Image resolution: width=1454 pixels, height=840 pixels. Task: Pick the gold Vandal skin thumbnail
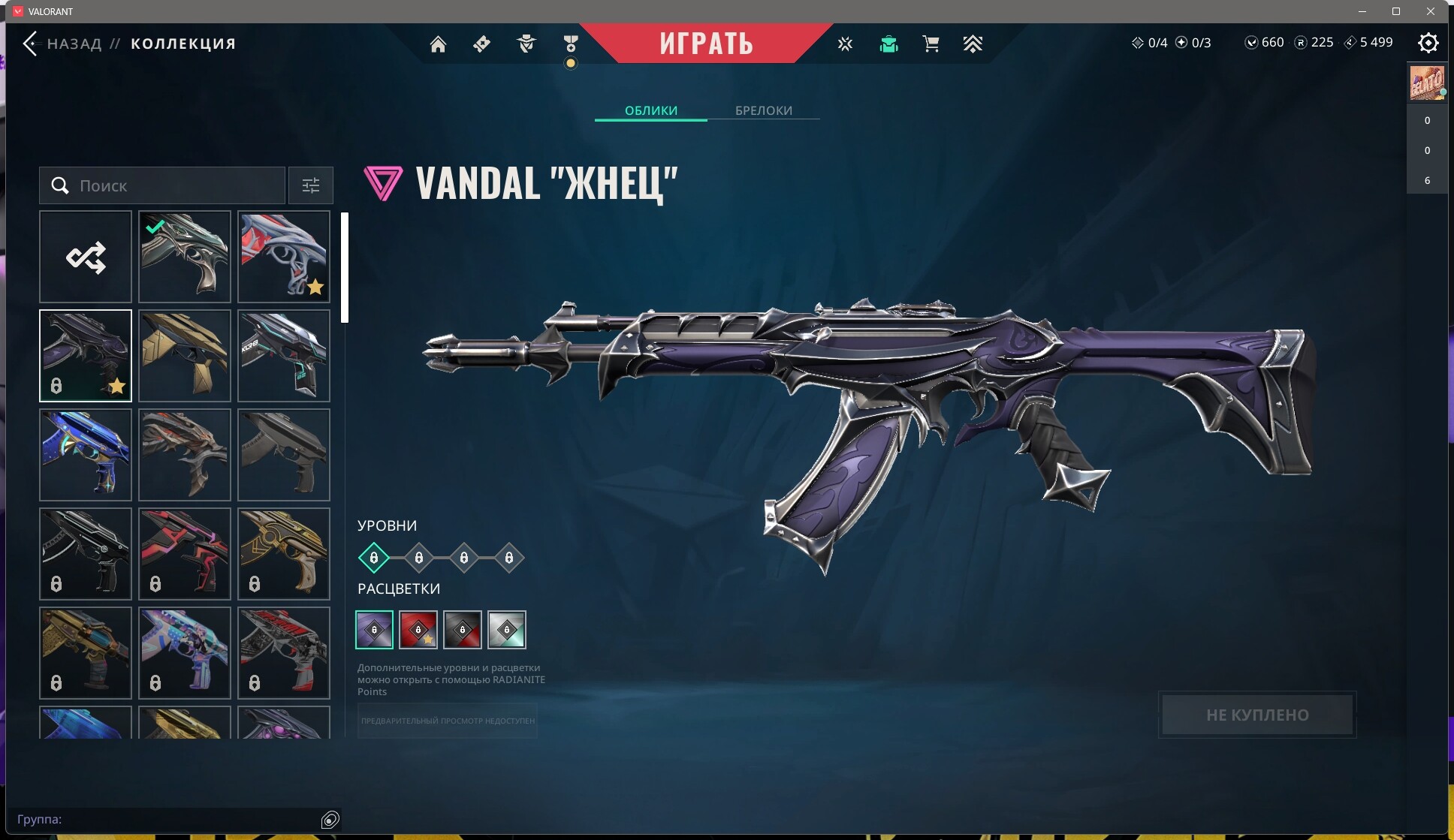click(x=185, y=356)
